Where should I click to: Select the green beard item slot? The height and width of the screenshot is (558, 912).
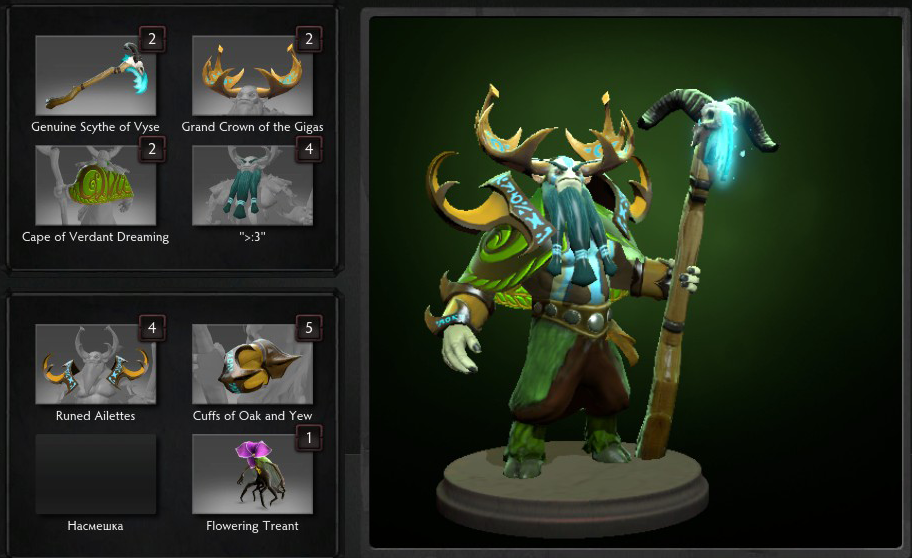[x=252, y=186]
